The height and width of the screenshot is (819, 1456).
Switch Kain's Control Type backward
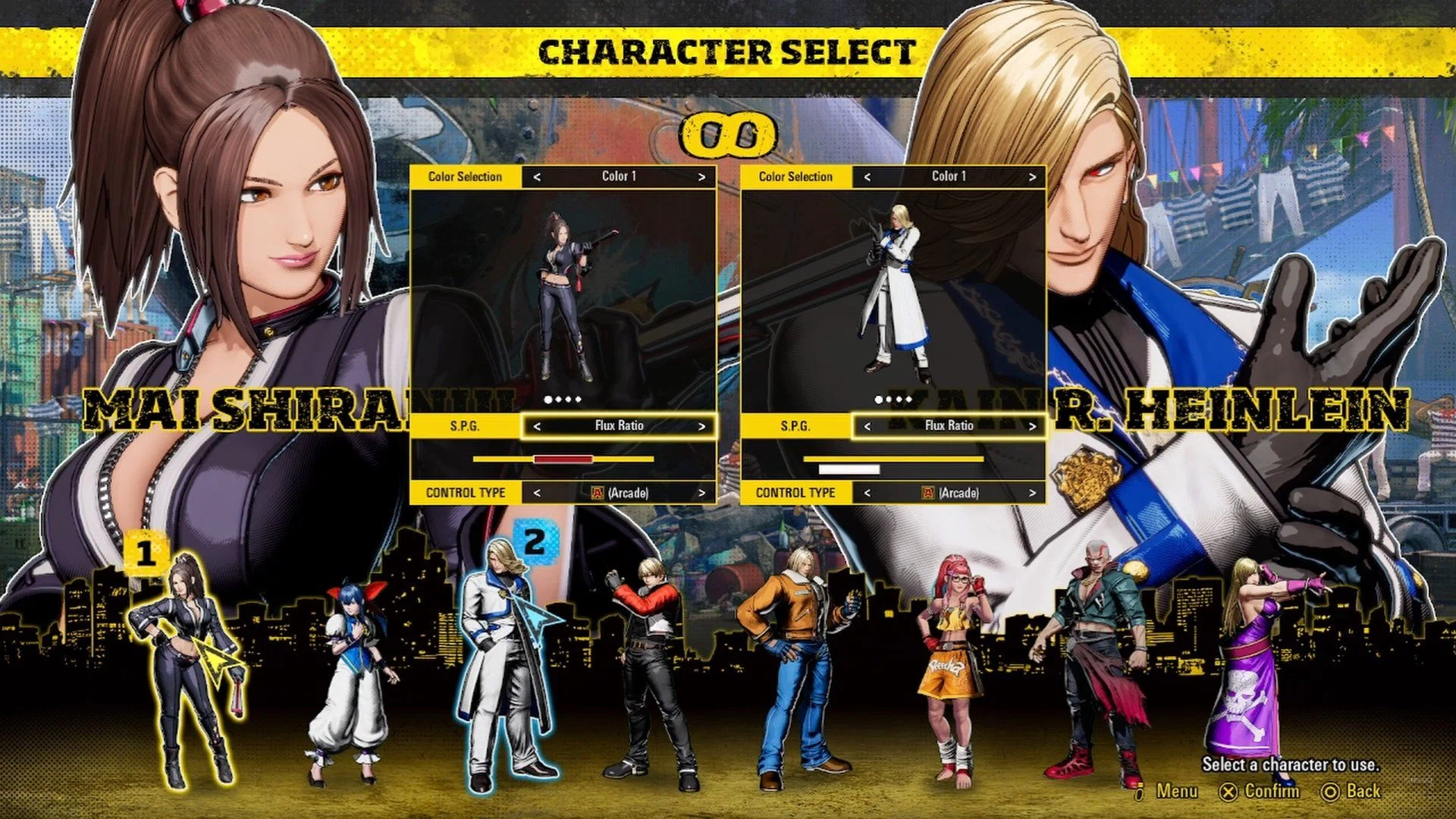click(x=868, y=493)
